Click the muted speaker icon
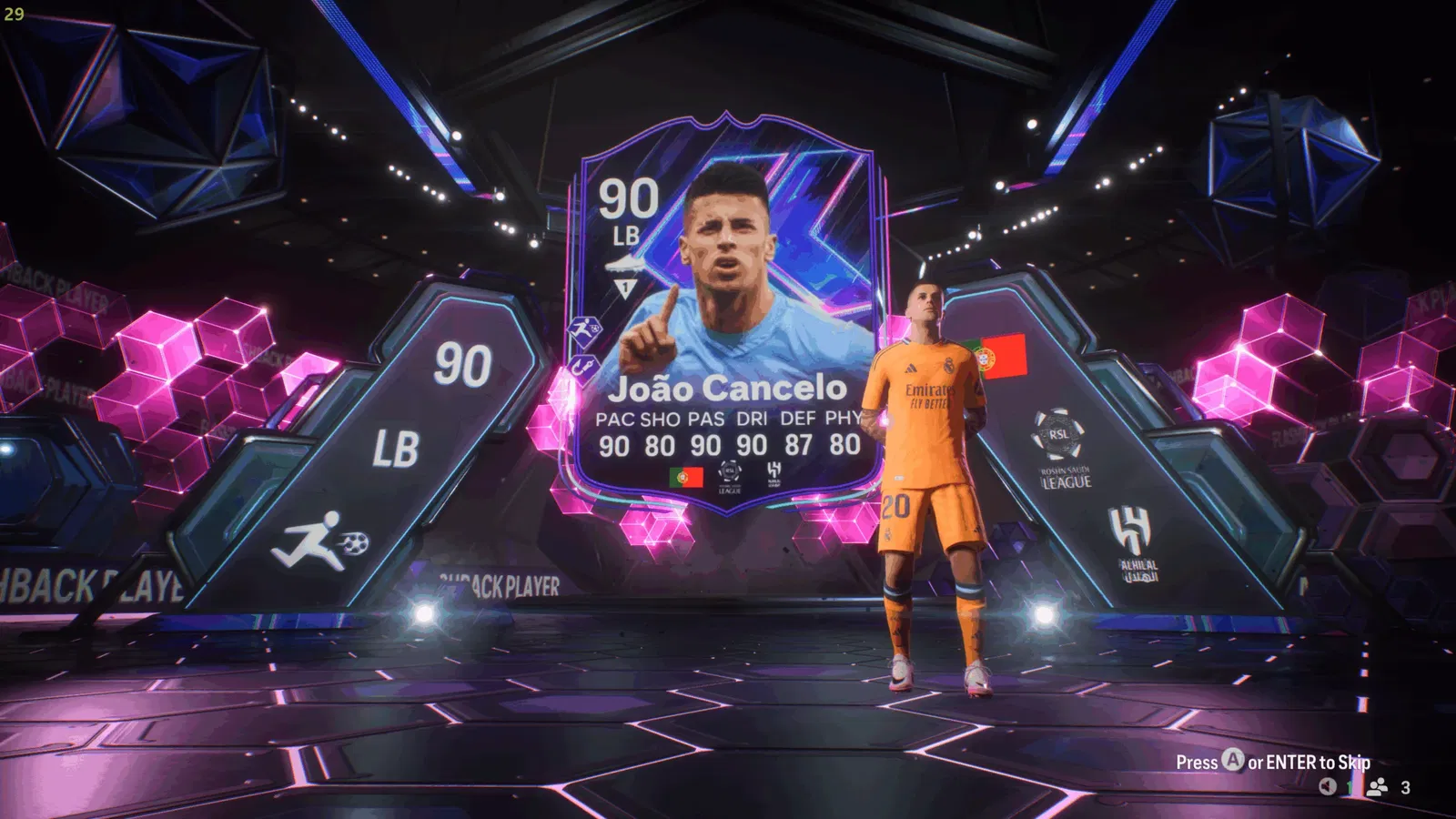This screenshot has height=819, width=1456. [x=1328, y=787]
